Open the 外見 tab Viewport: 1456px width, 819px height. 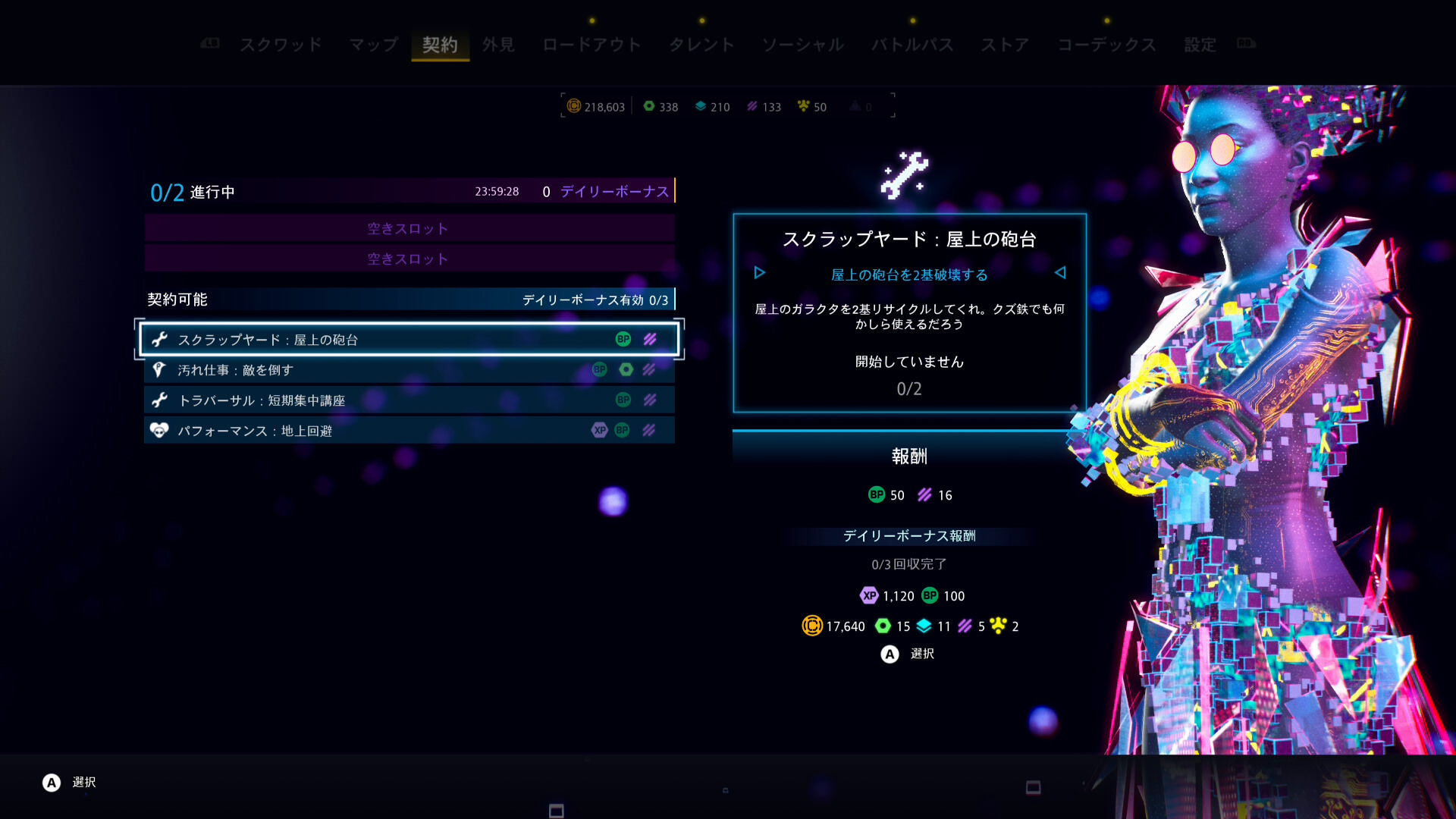click(498, 45)
